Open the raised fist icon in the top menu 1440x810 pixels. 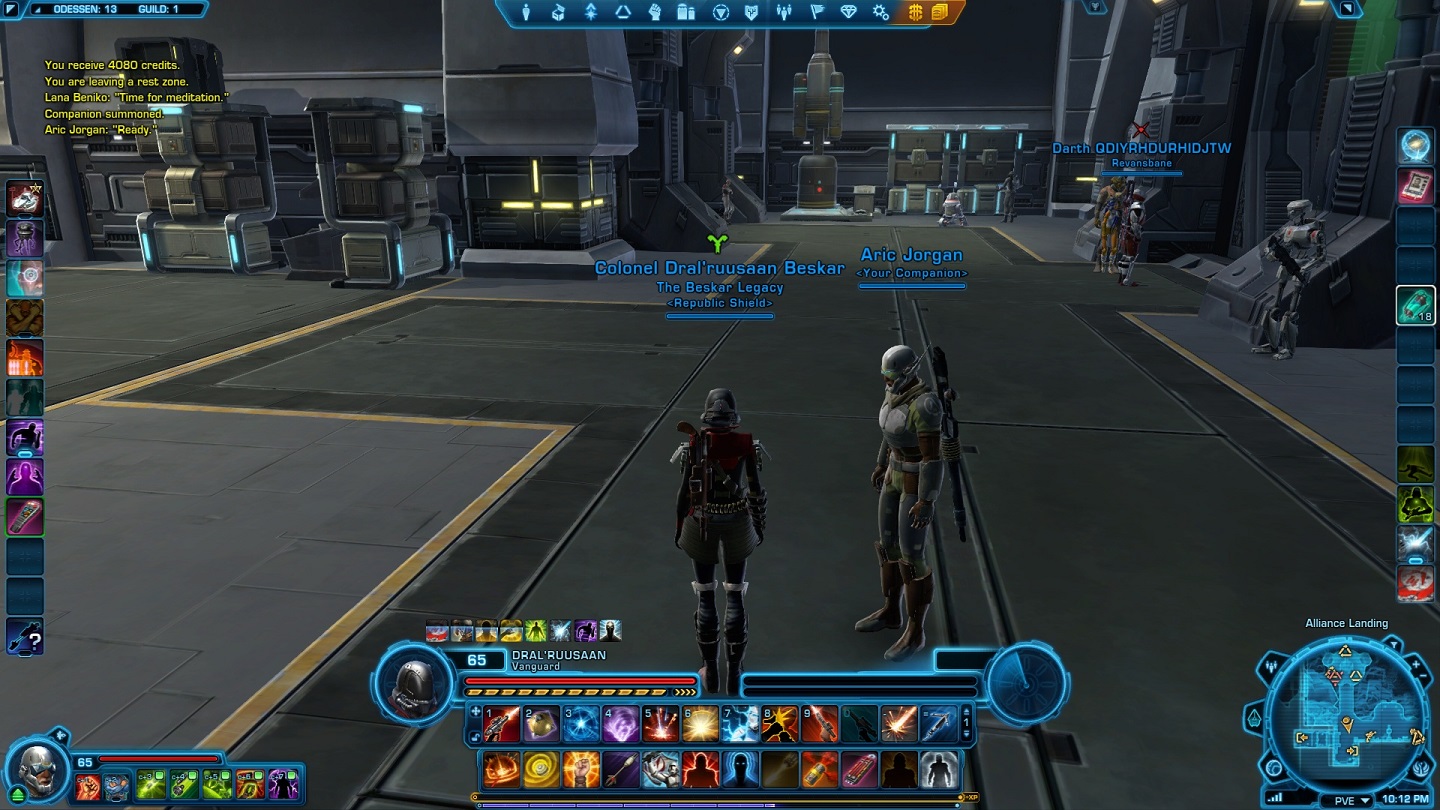pos(654,12)
